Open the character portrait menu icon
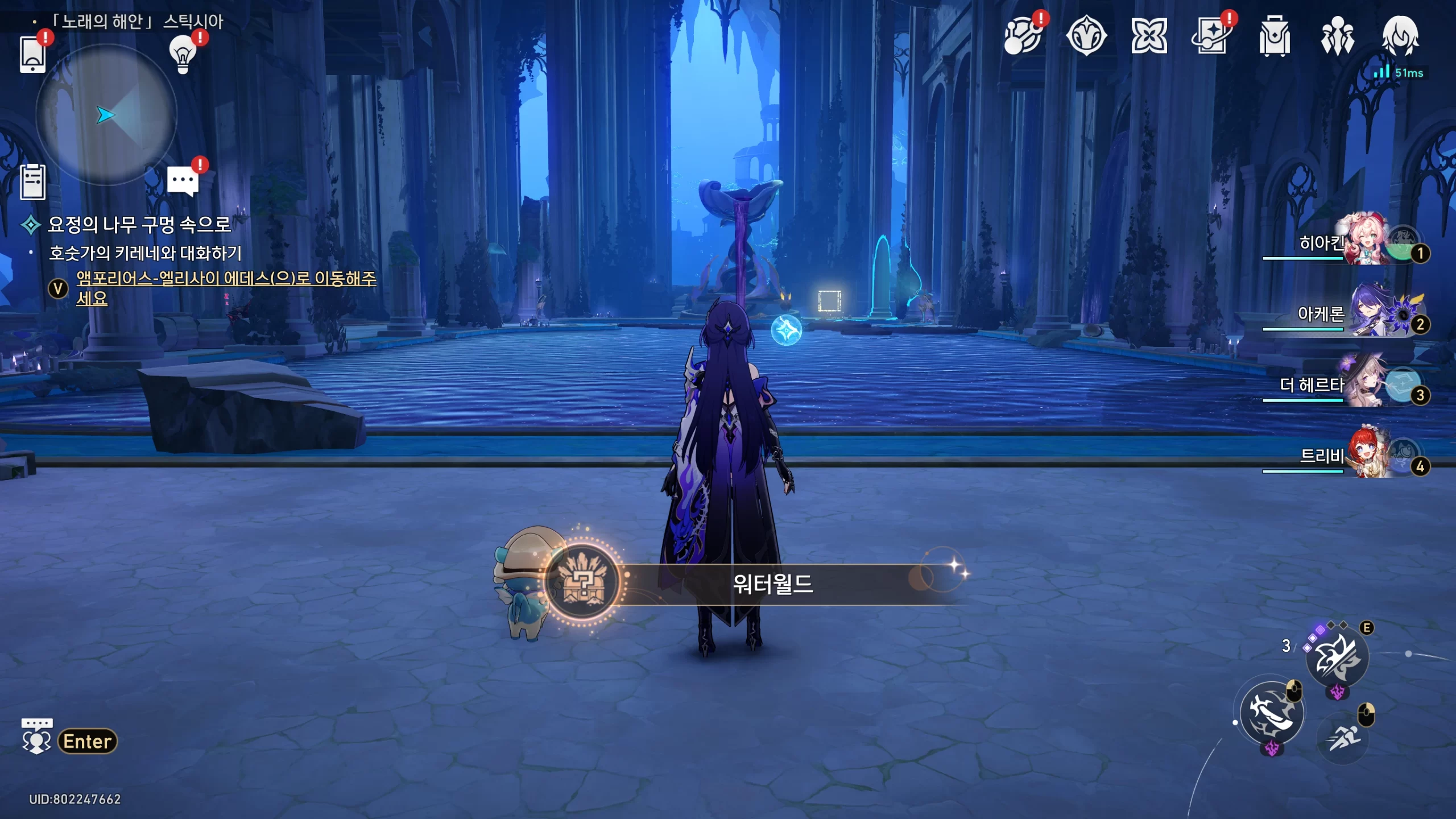This screenshot has height=819, width=1456. pyautogui.click(x=1400, y=36)
